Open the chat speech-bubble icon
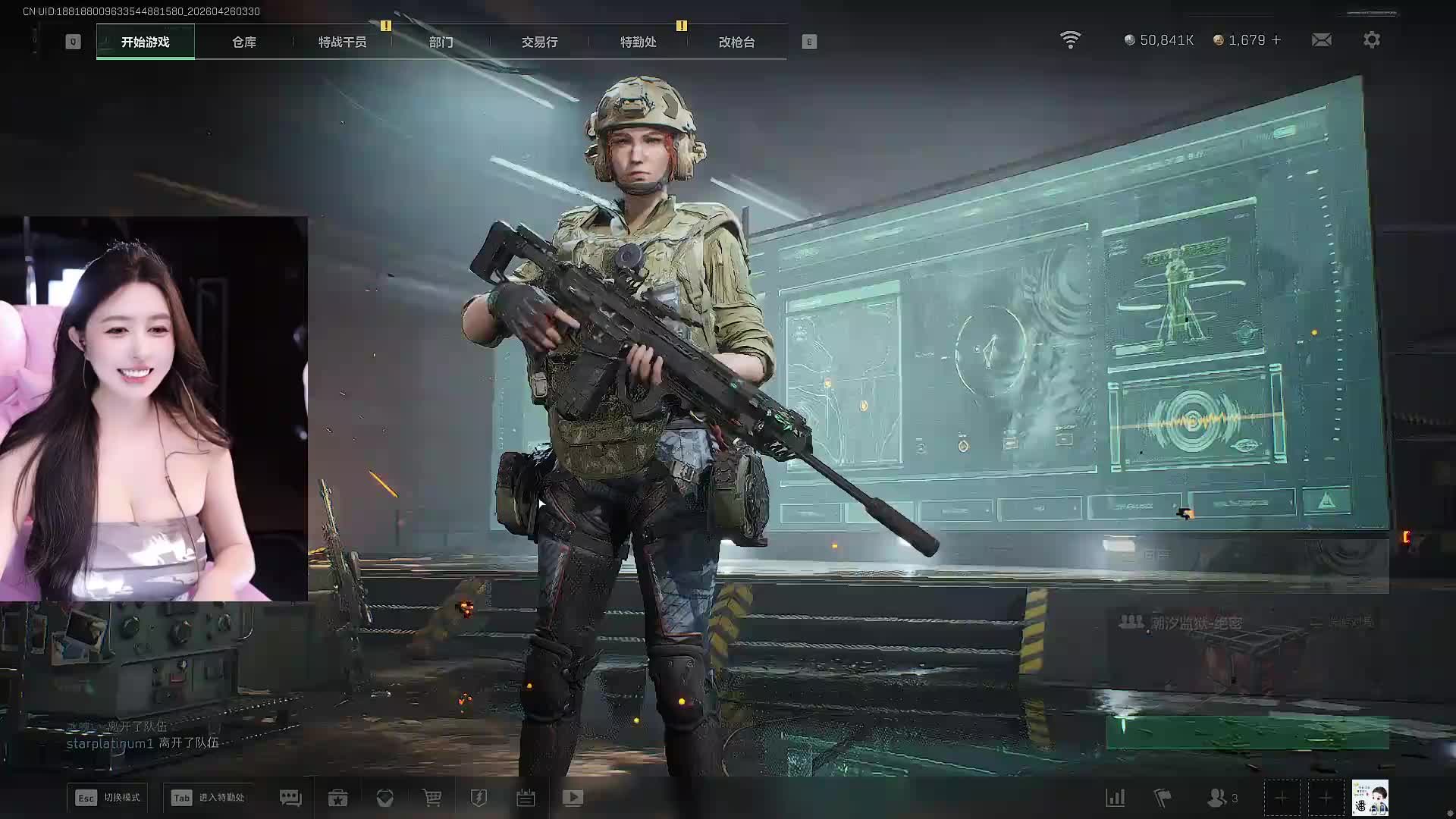Screen dimensions: 1456x819 pos(290,798)
